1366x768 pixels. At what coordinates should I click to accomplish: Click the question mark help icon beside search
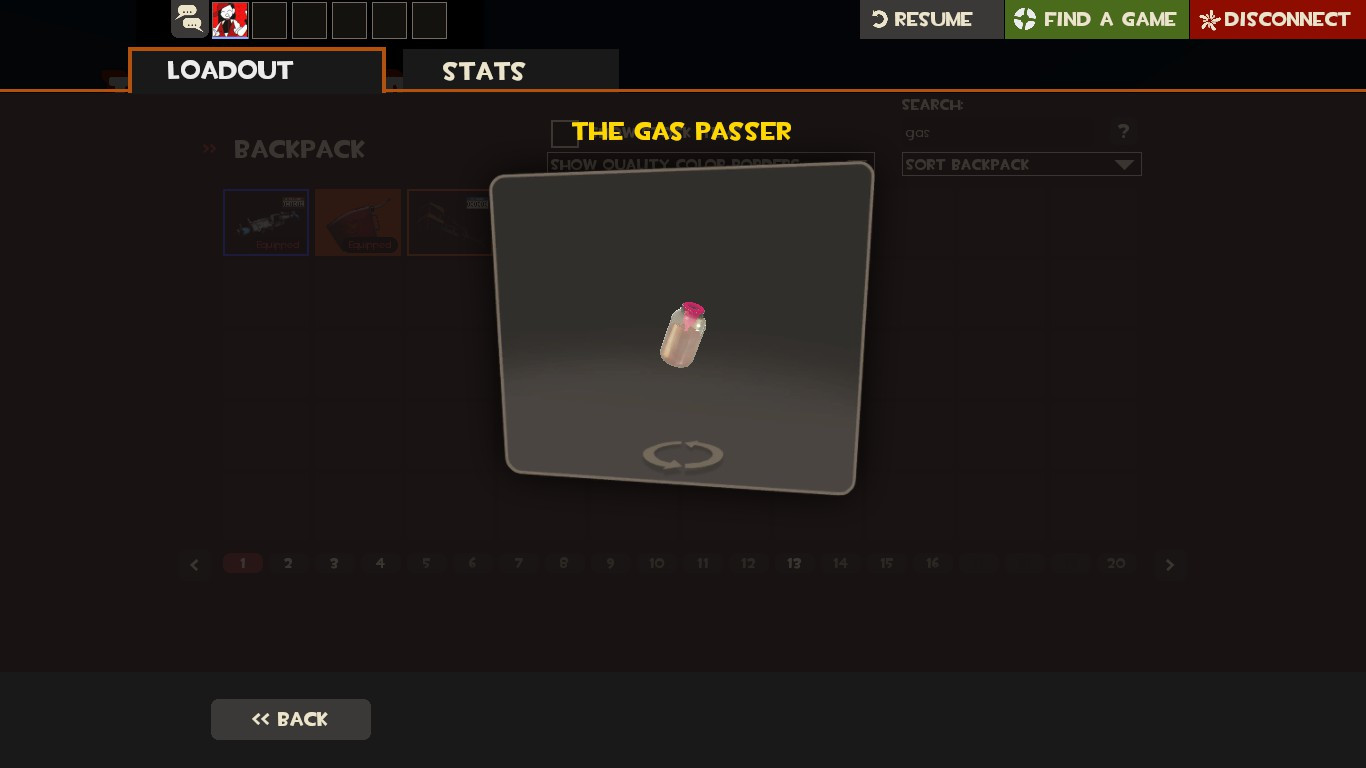coord(1123,131)
